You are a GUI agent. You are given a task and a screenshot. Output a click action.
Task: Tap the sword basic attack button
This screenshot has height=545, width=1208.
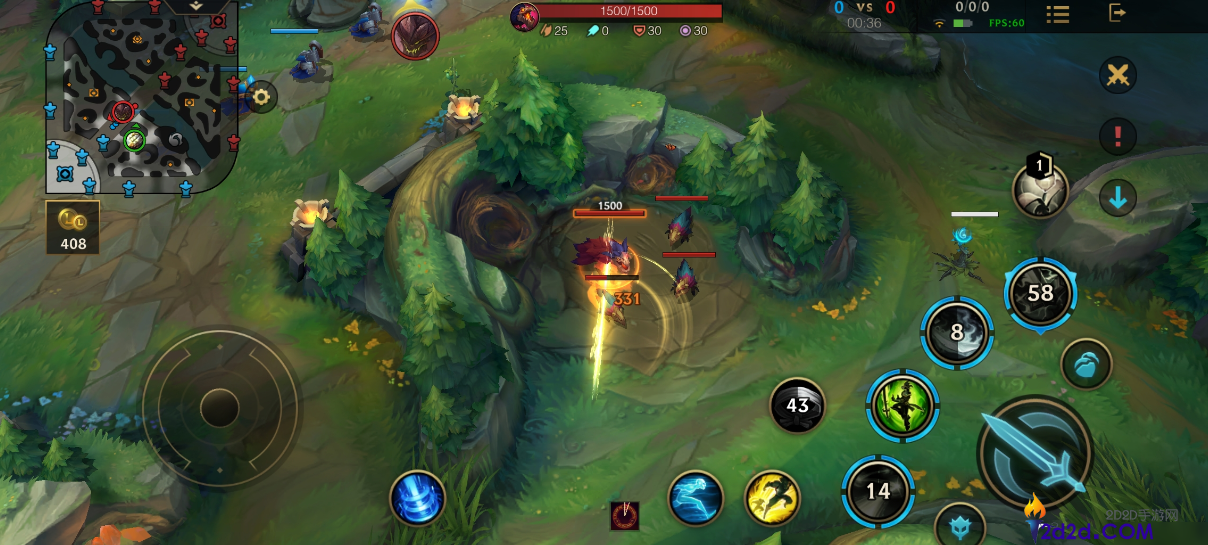(1034, 453)
